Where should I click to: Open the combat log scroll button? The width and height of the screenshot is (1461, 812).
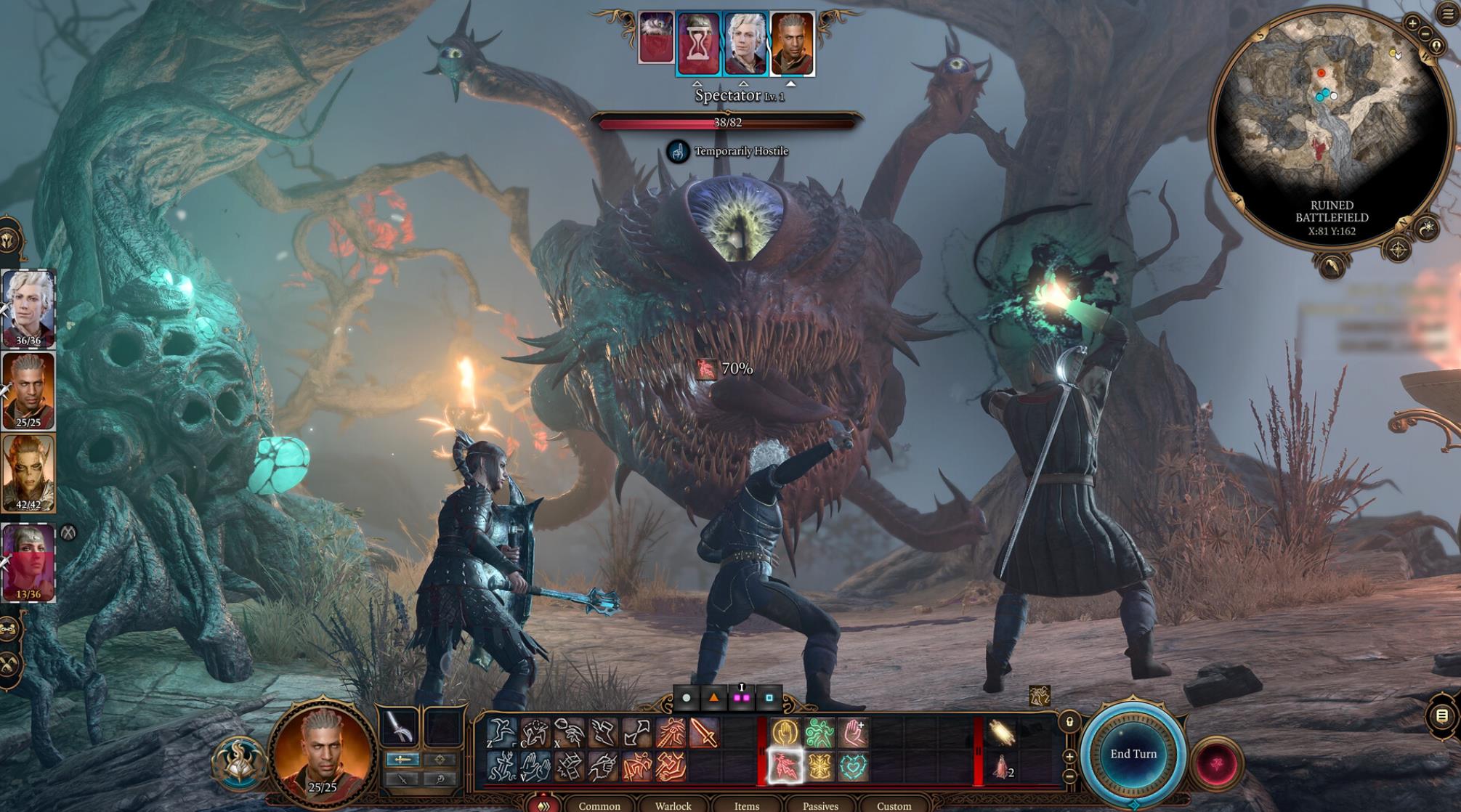click(x=1443, y=716)
